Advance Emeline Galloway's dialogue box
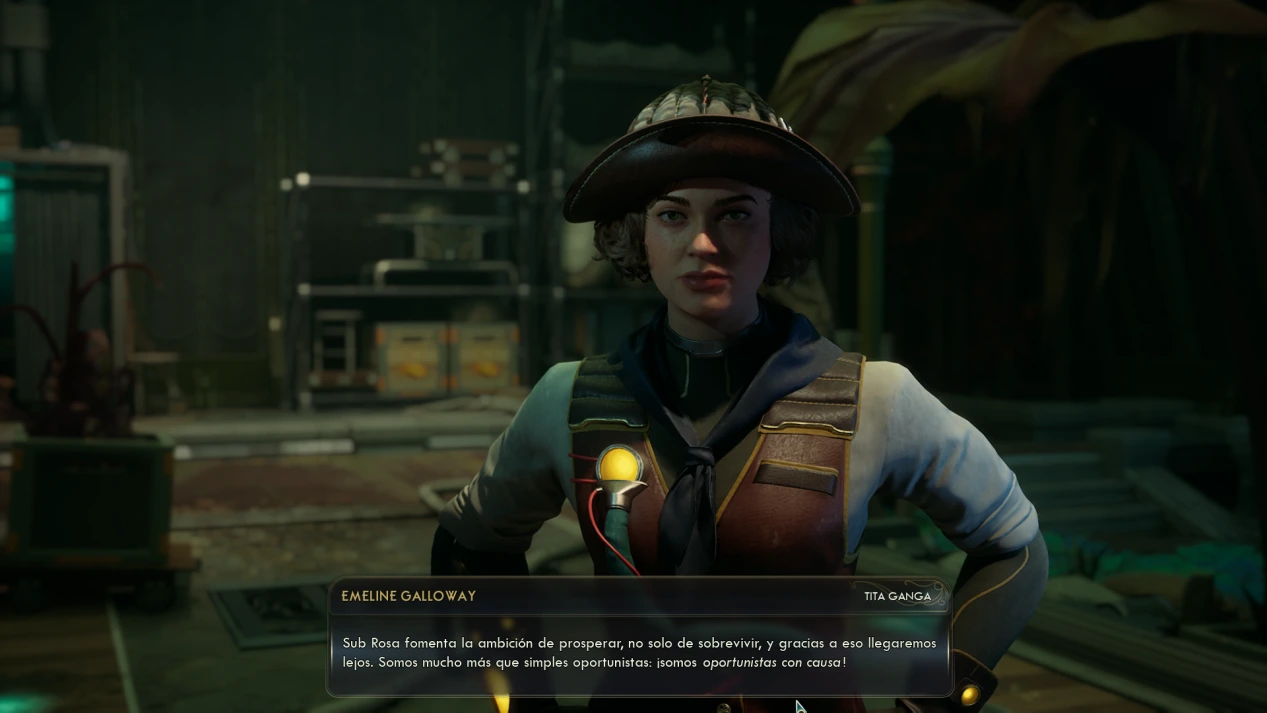1267x713 pixels. point(640,652)
